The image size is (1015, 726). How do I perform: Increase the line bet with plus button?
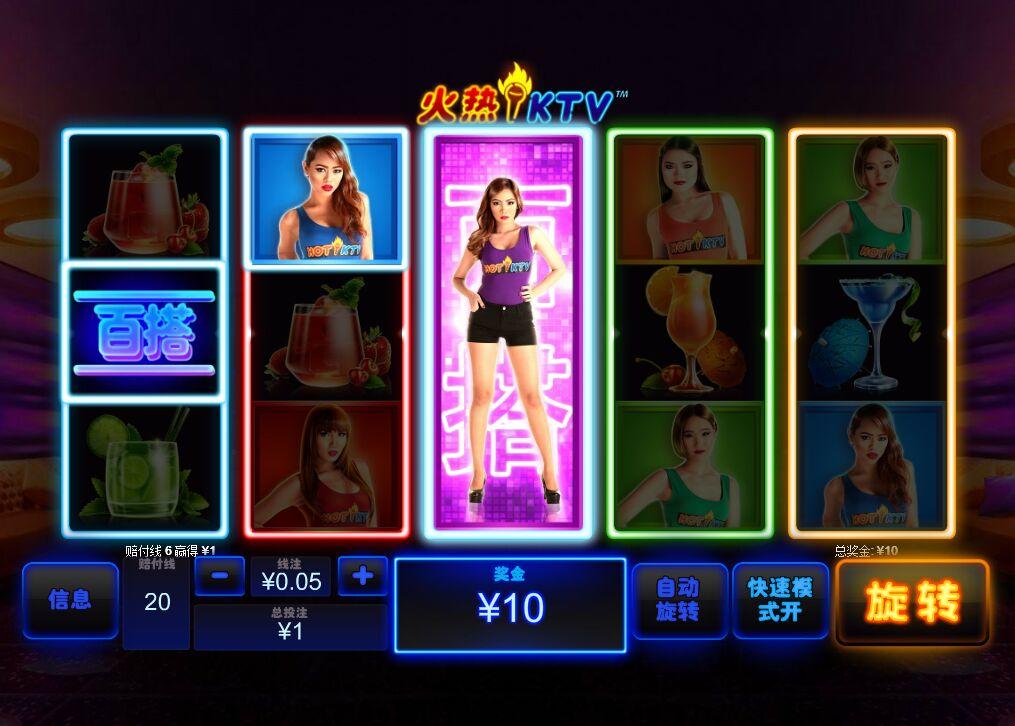pyautogui.click(x=362, y=576)
